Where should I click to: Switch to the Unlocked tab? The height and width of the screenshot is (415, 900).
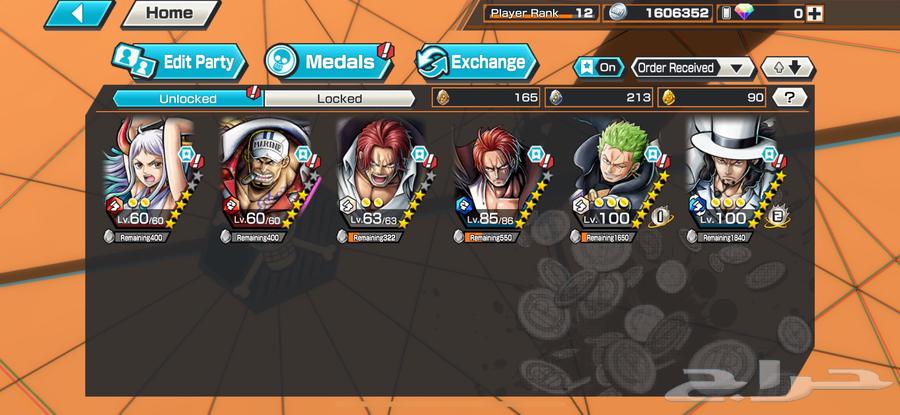(186, 98)
